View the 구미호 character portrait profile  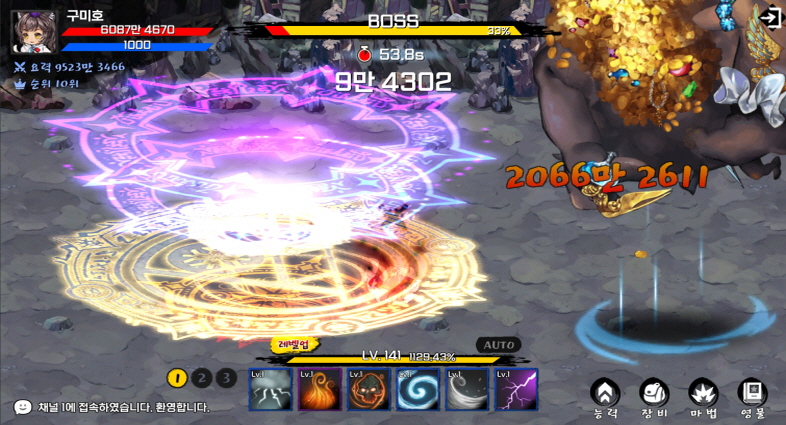point(34,31)
